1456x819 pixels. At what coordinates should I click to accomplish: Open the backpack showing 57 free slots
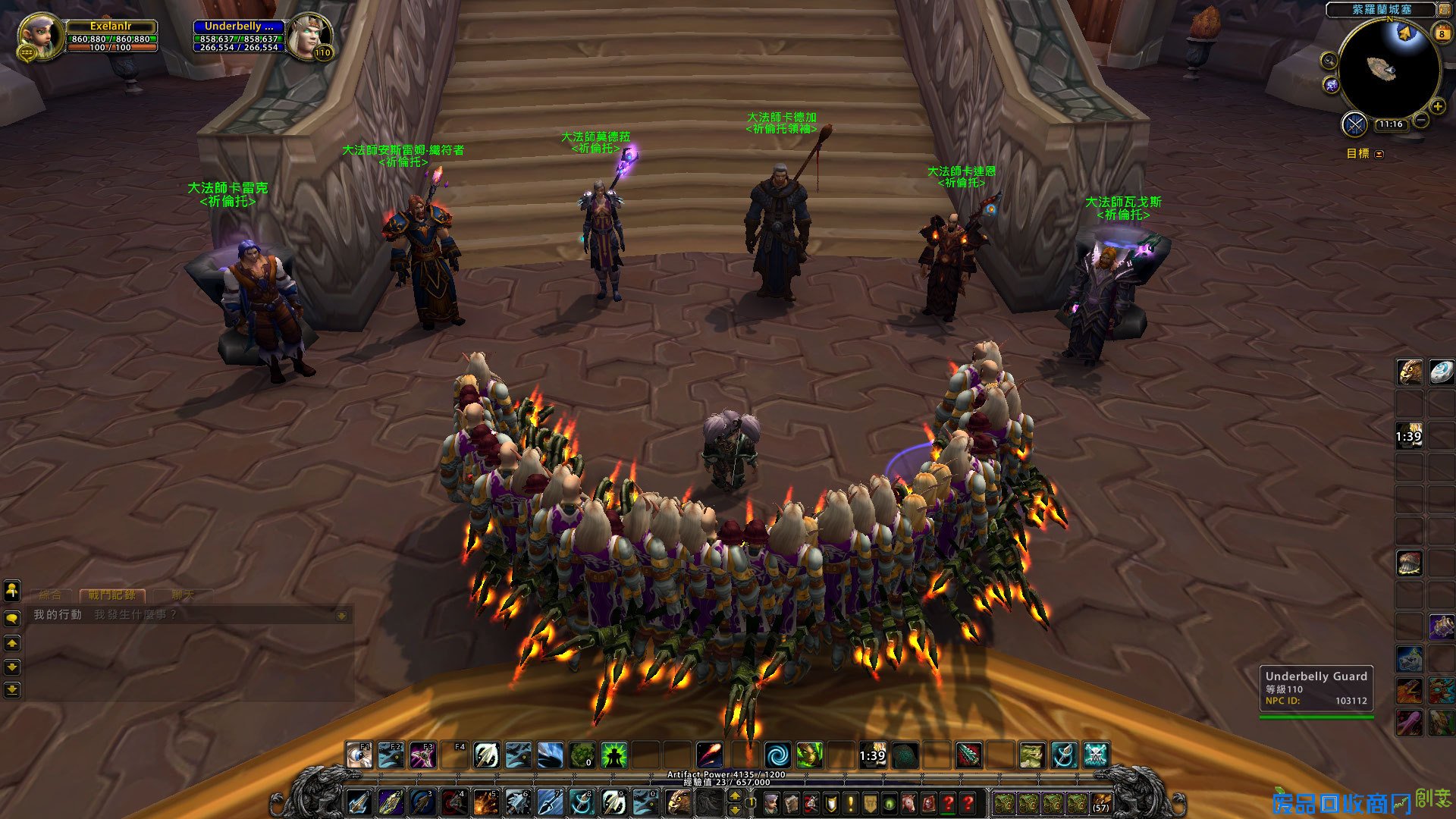tap(1100, 803)
